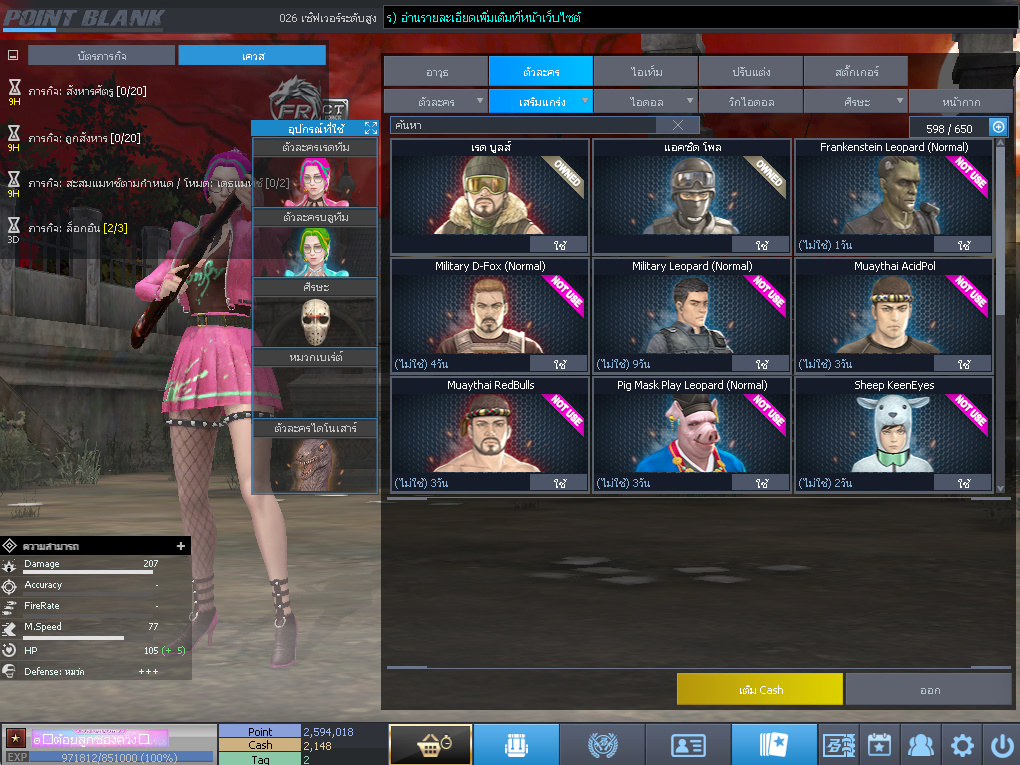Select the หน้ากาก mask sub-category
The image size is (1020, 765).
[959, 102]
